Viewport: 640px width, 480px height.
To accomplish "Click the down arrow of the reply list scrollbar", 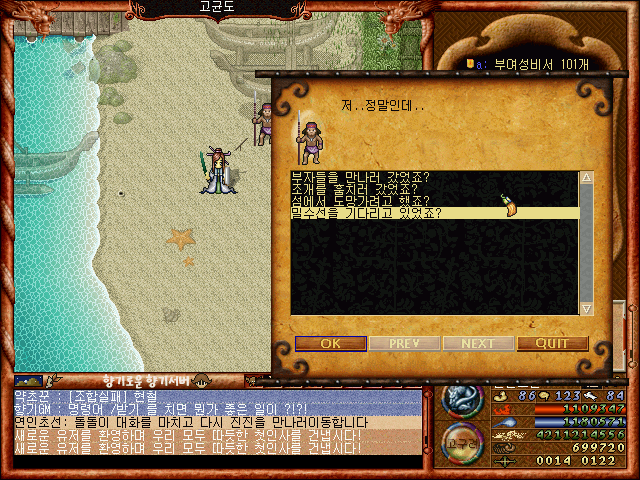I will point(587,308).
